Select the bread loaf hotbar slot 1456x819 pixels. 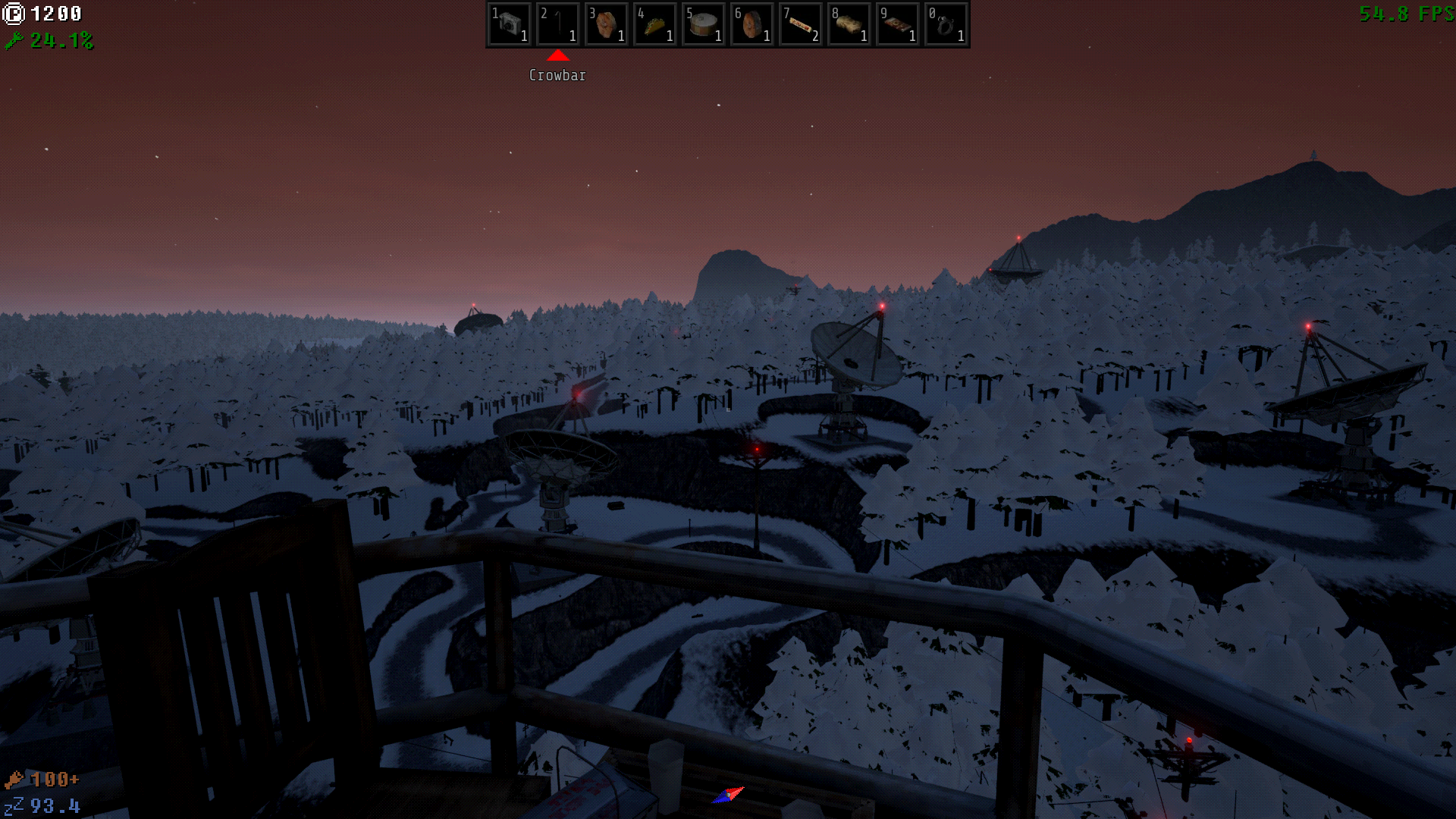(849, 24)
